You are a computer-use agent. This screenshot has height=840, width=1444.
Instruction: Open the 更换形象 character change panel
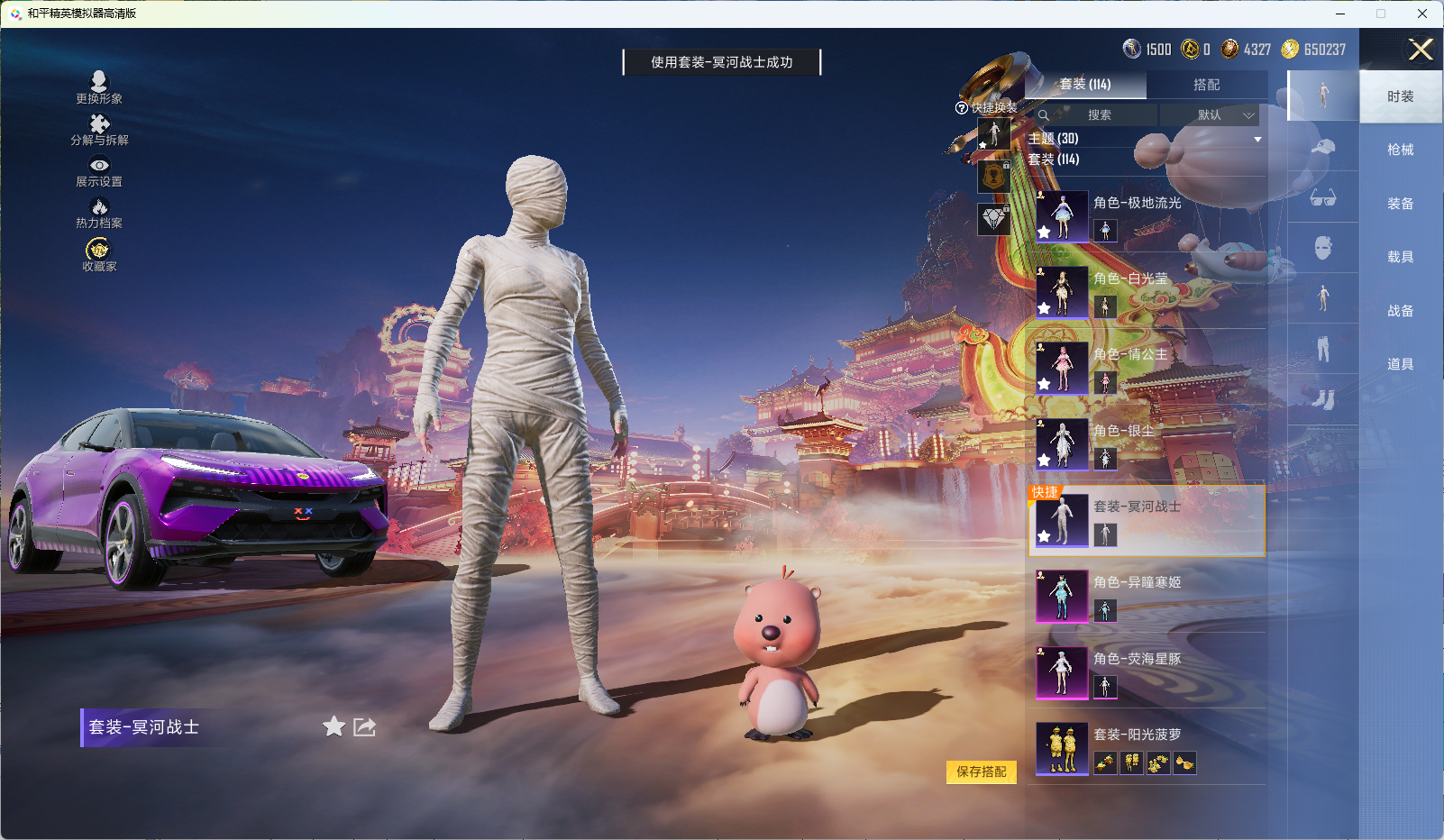pyautogui.click(x=99, y=86)
